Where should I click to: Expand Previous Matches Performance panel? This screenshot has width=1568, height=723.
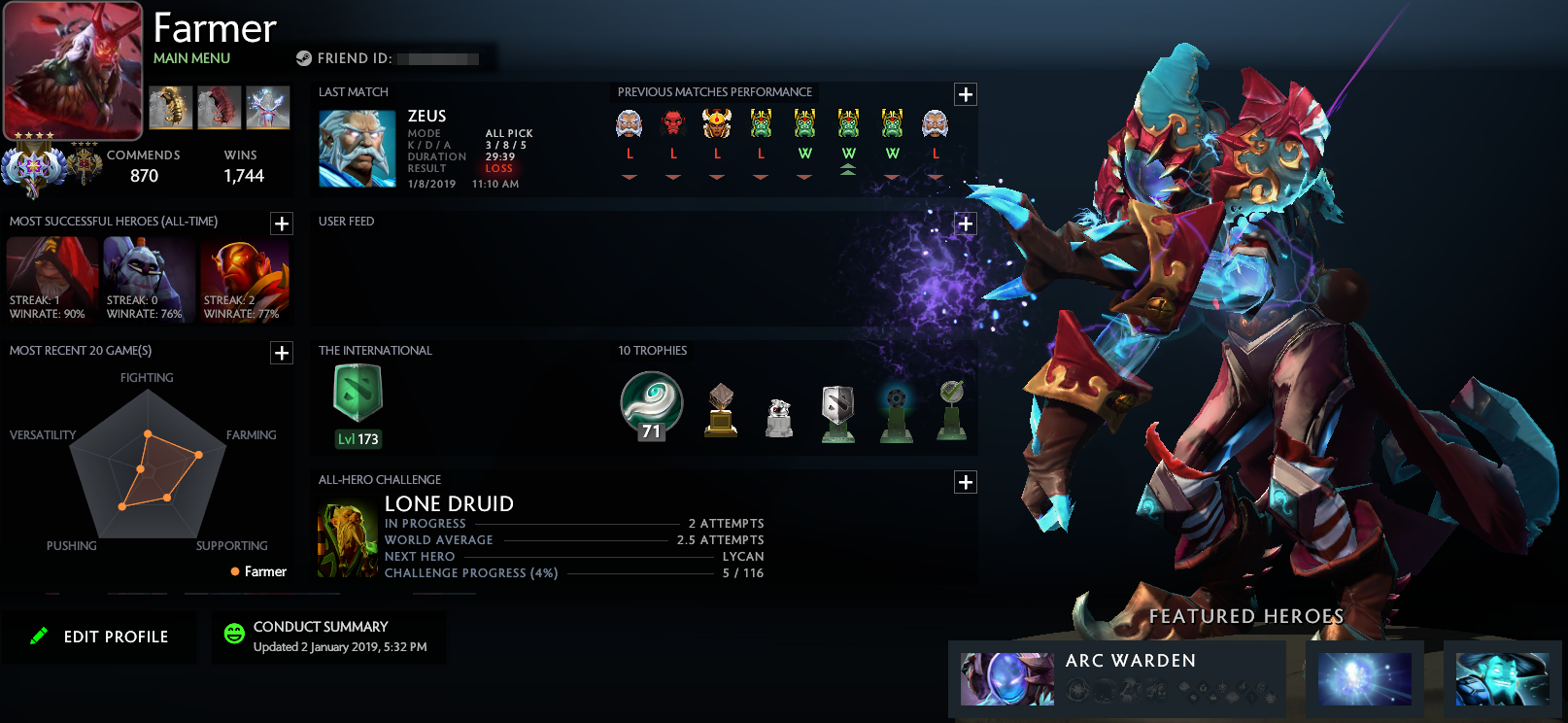pyautogui.click(x=965, y=94)
